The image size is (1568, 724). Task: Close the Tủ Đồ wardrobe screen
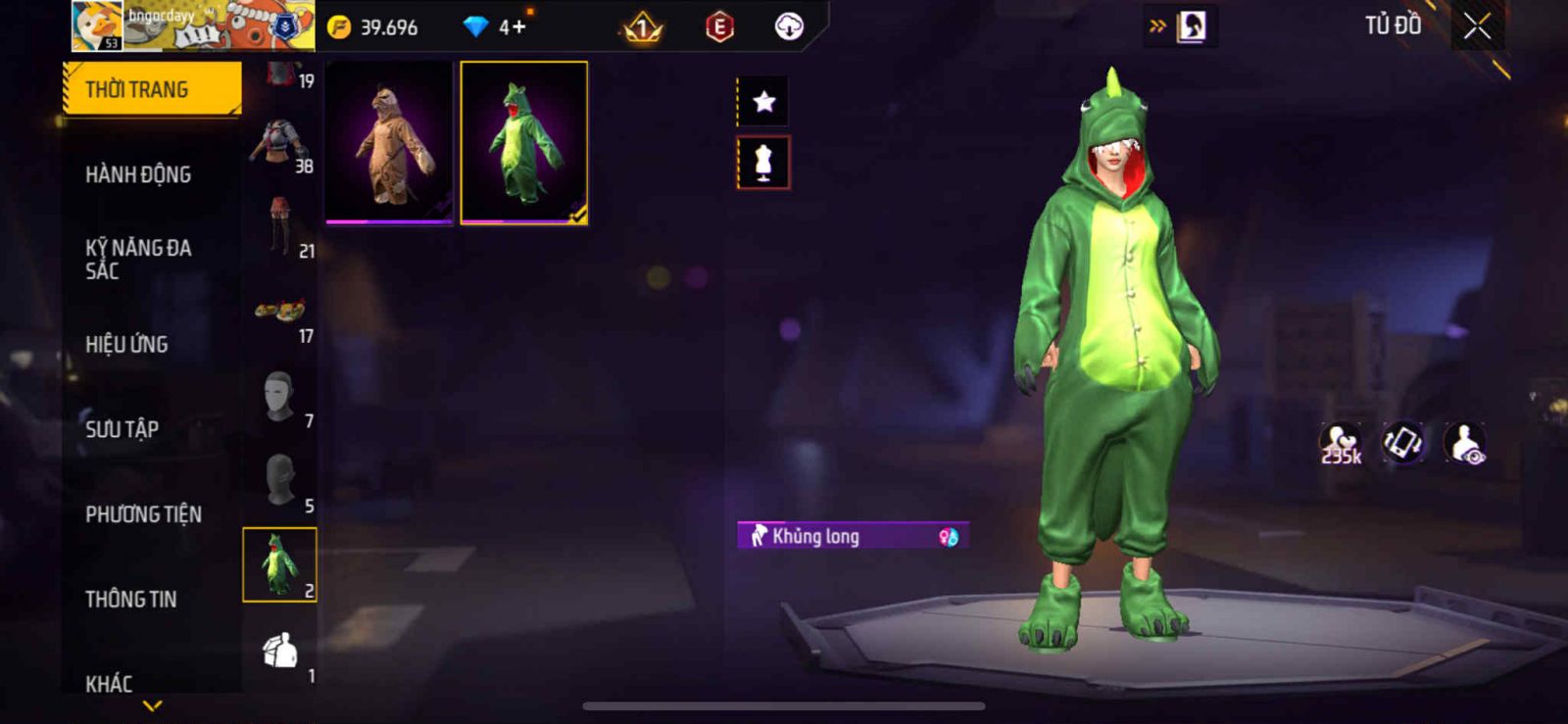point(1477,26)
